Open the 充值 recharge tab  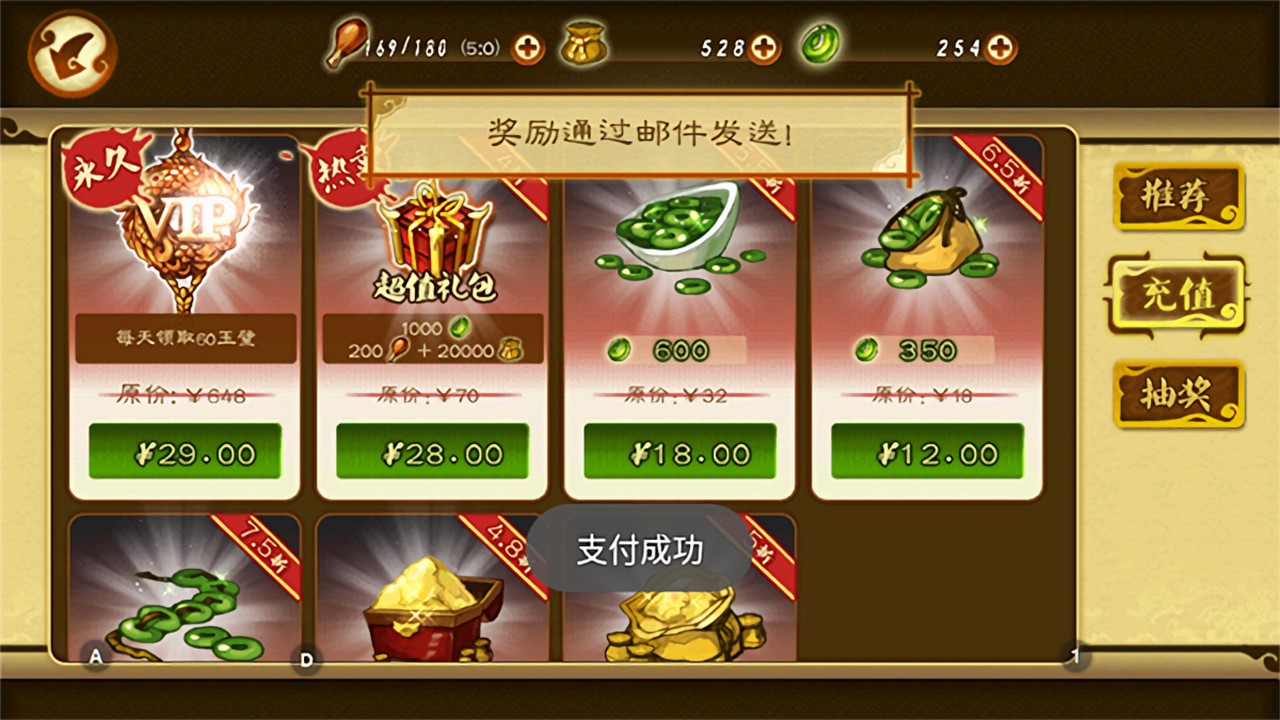pyautogui.click(x=1178, y=295)
